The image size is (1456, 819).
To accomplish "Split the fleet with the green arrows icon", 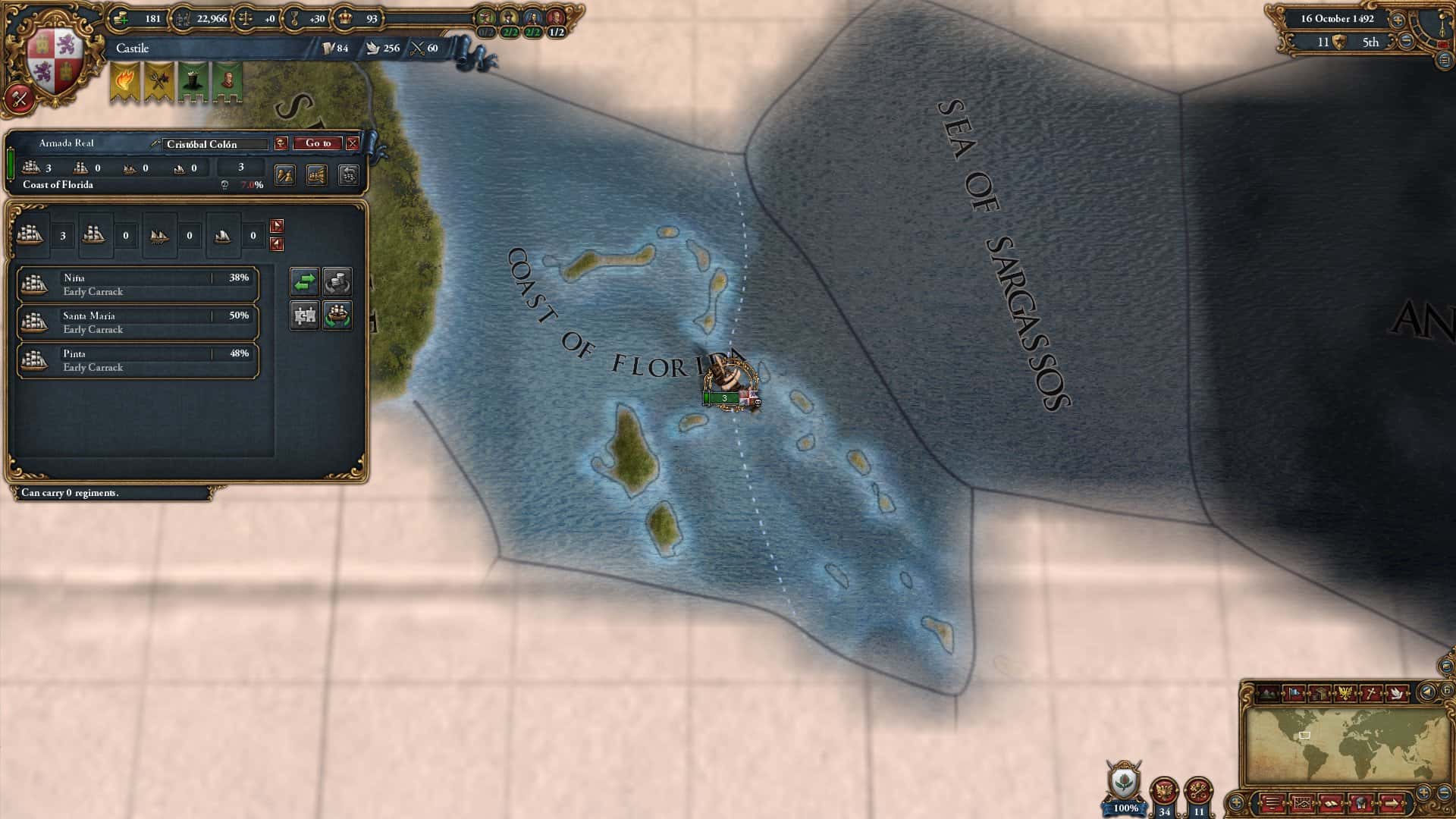I will tap(306, 281).
